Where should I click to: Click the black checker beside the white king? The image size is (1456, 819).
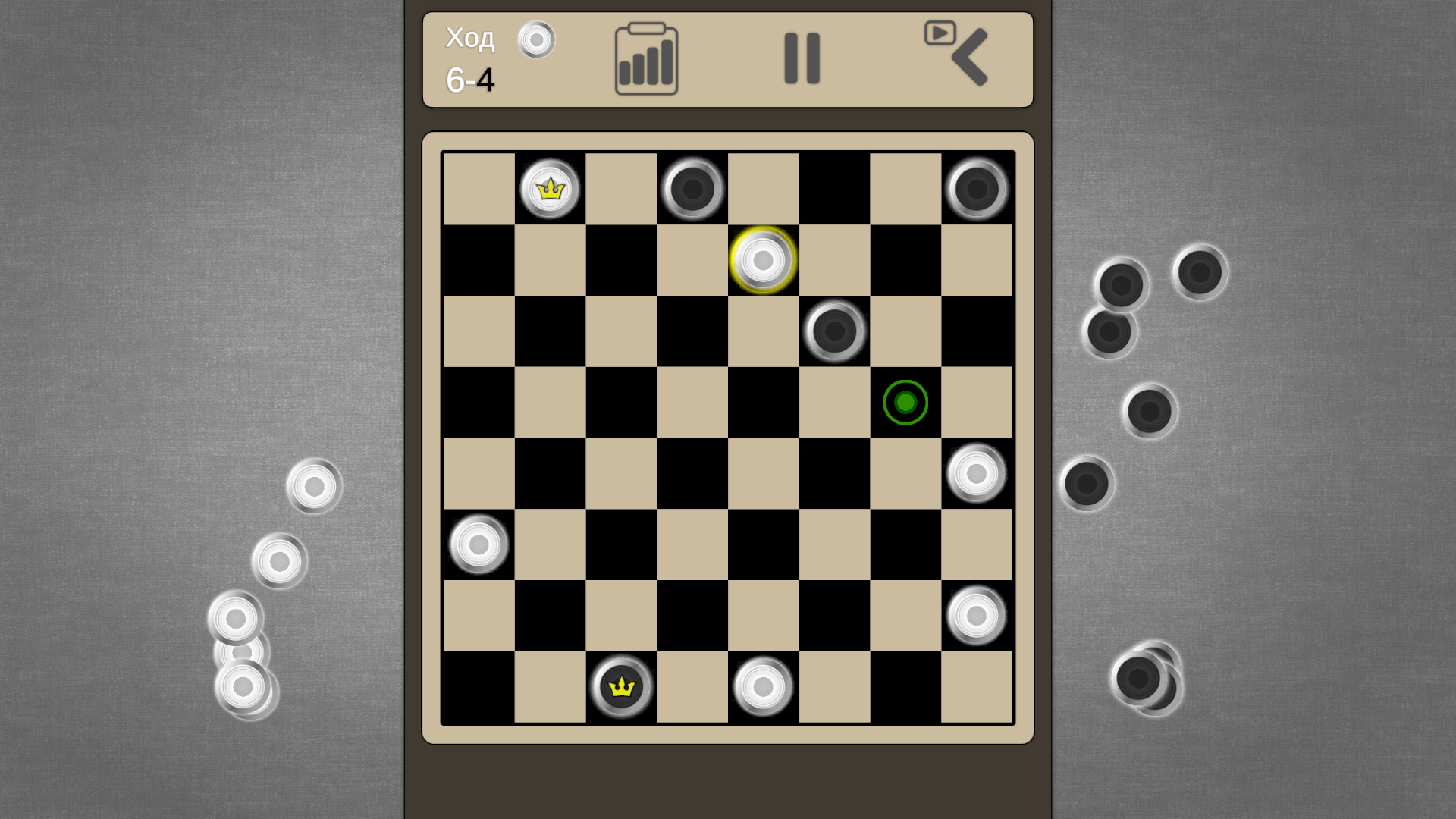(x=691, y=189)
